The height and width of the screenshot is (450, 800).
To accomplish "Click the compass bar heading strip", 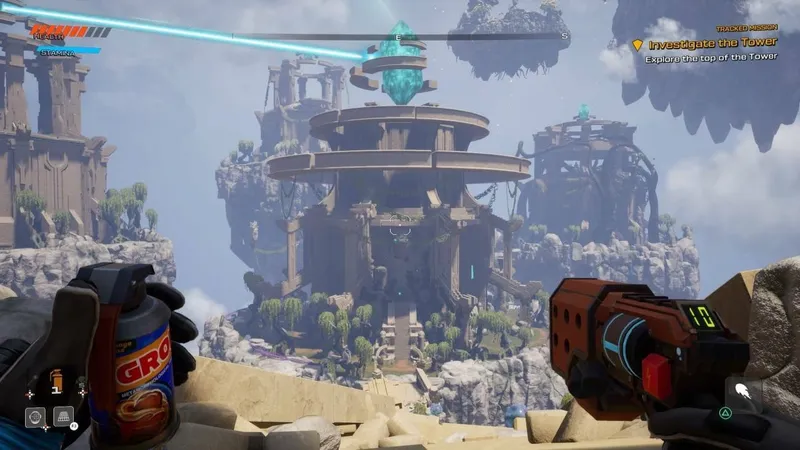I will click(398, 37).
